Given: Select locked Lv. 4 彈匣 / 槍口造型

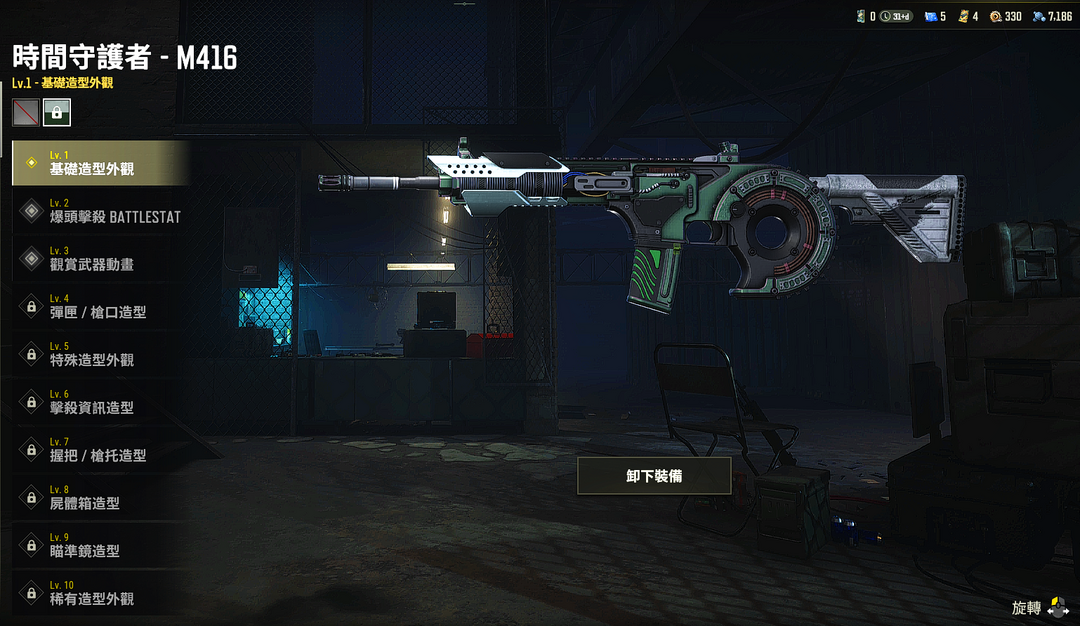Looking at the screenshot, I should [98, 307].
